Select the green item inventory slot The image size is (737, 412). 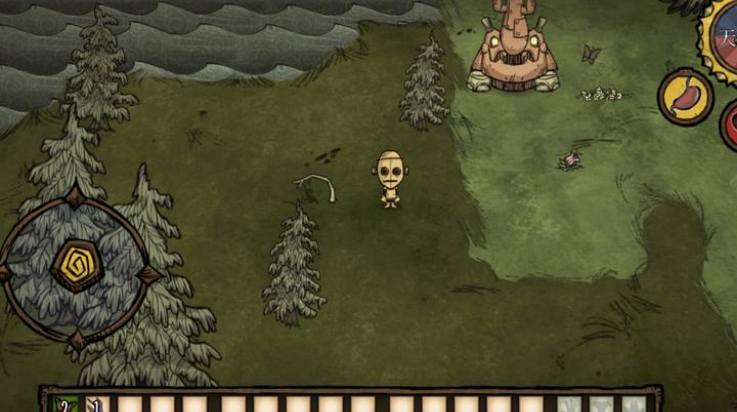click(63, 403)
